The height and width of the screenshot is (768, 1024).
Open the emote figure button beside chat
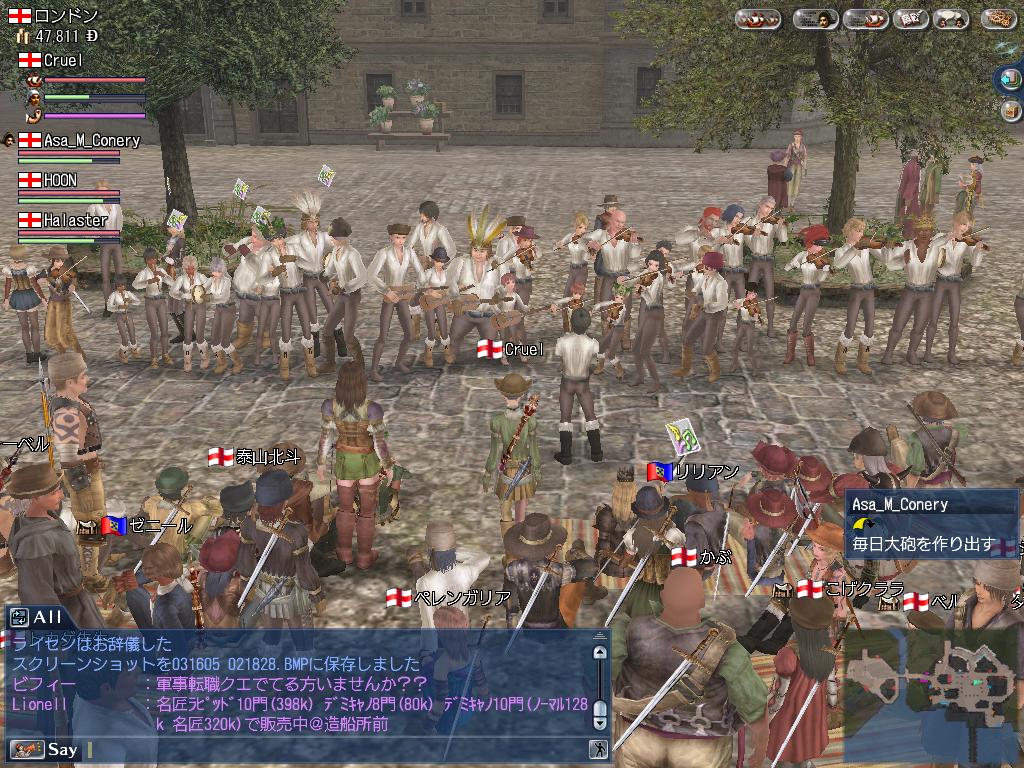pyautogui.click(x=598, y=749)
